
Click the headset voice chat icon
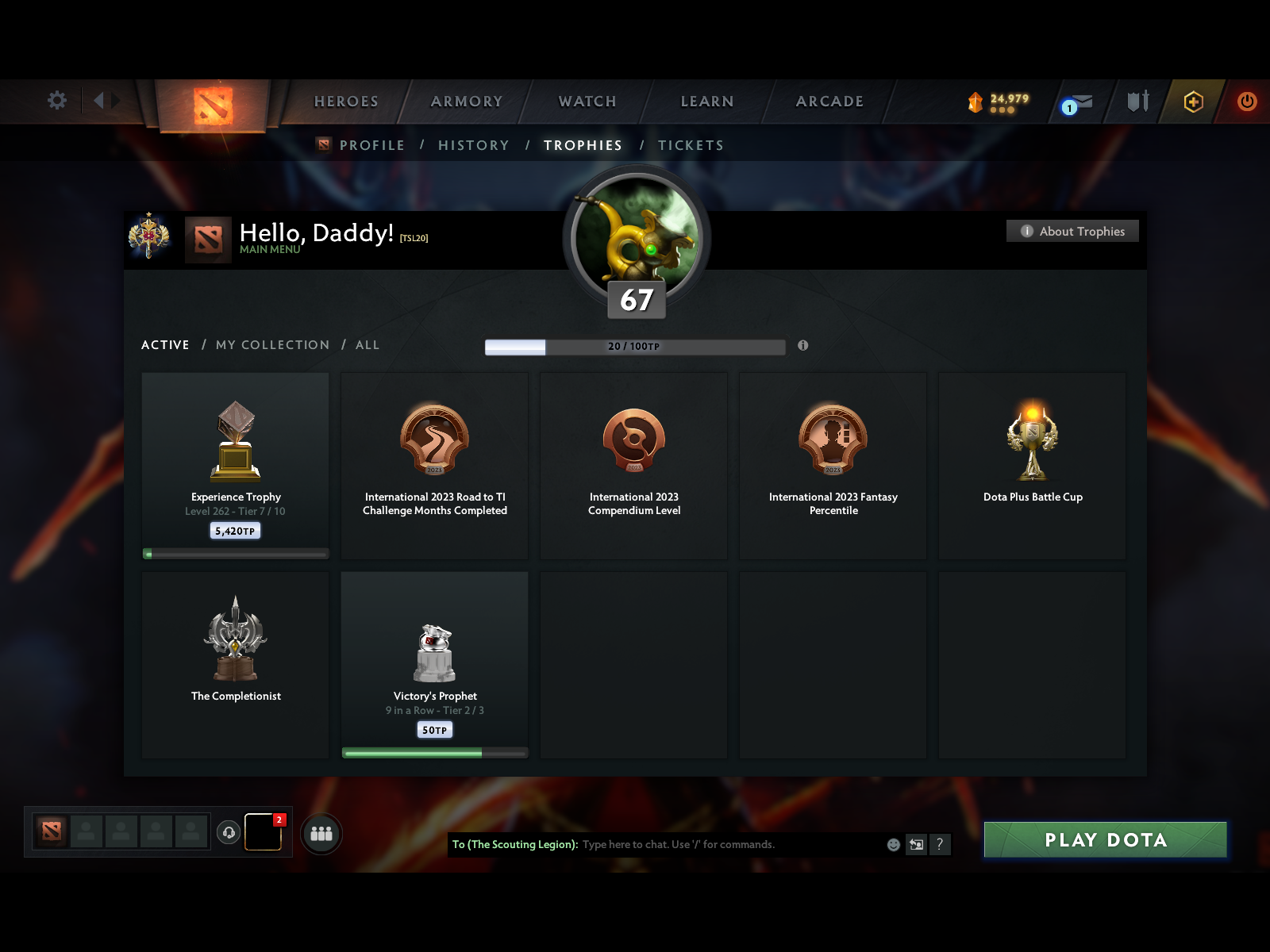(229, 832)
